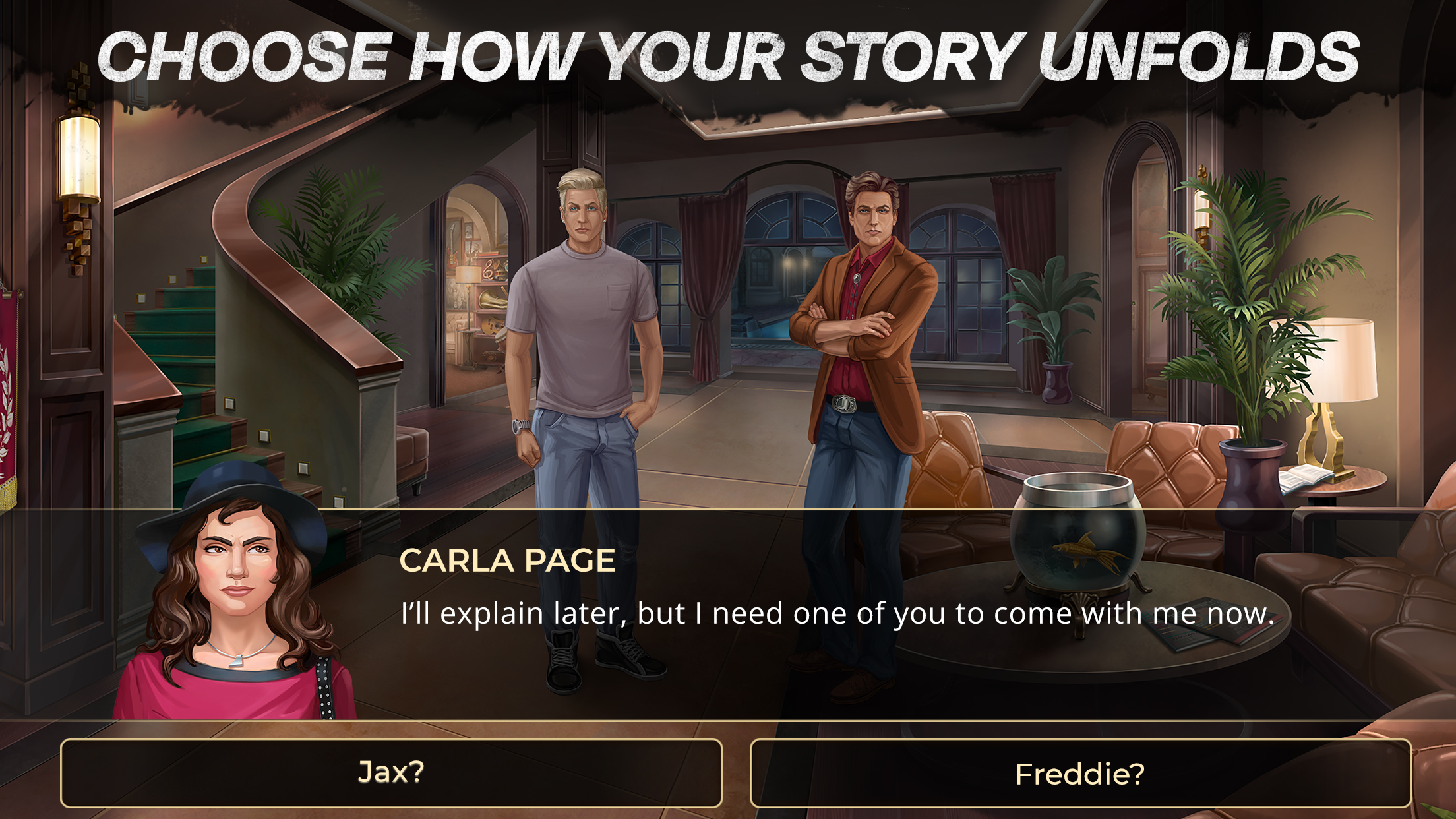Viewport: 1456px width, 819px height.
Task: Select "Freddie?" as your companion
Action: 1080,773
